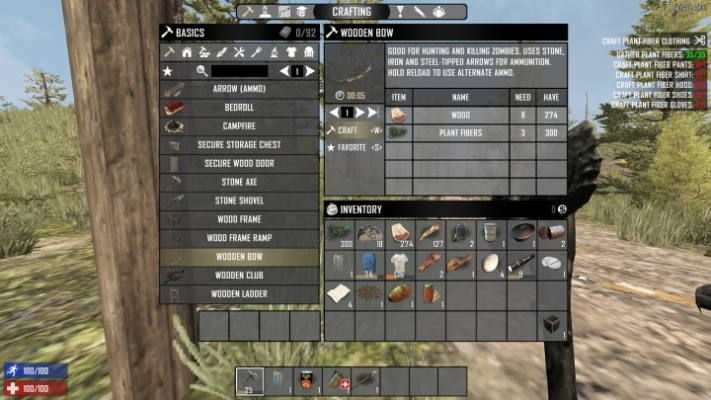Select Secure Storage Chest recipe

(238, 145)
